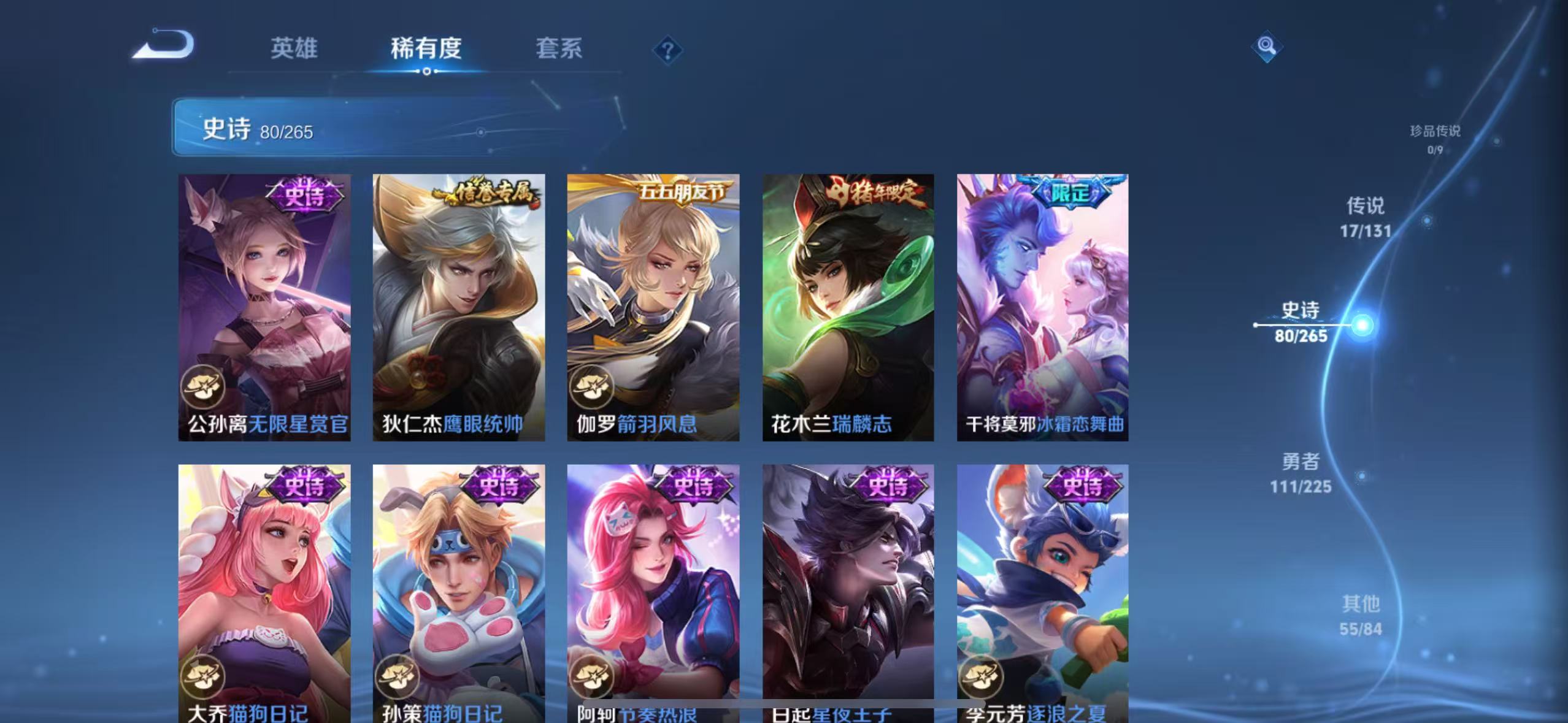The image size is (1568, 723).
Task: Switch to the 英雄 tab
Action: (x=294, y=49)
